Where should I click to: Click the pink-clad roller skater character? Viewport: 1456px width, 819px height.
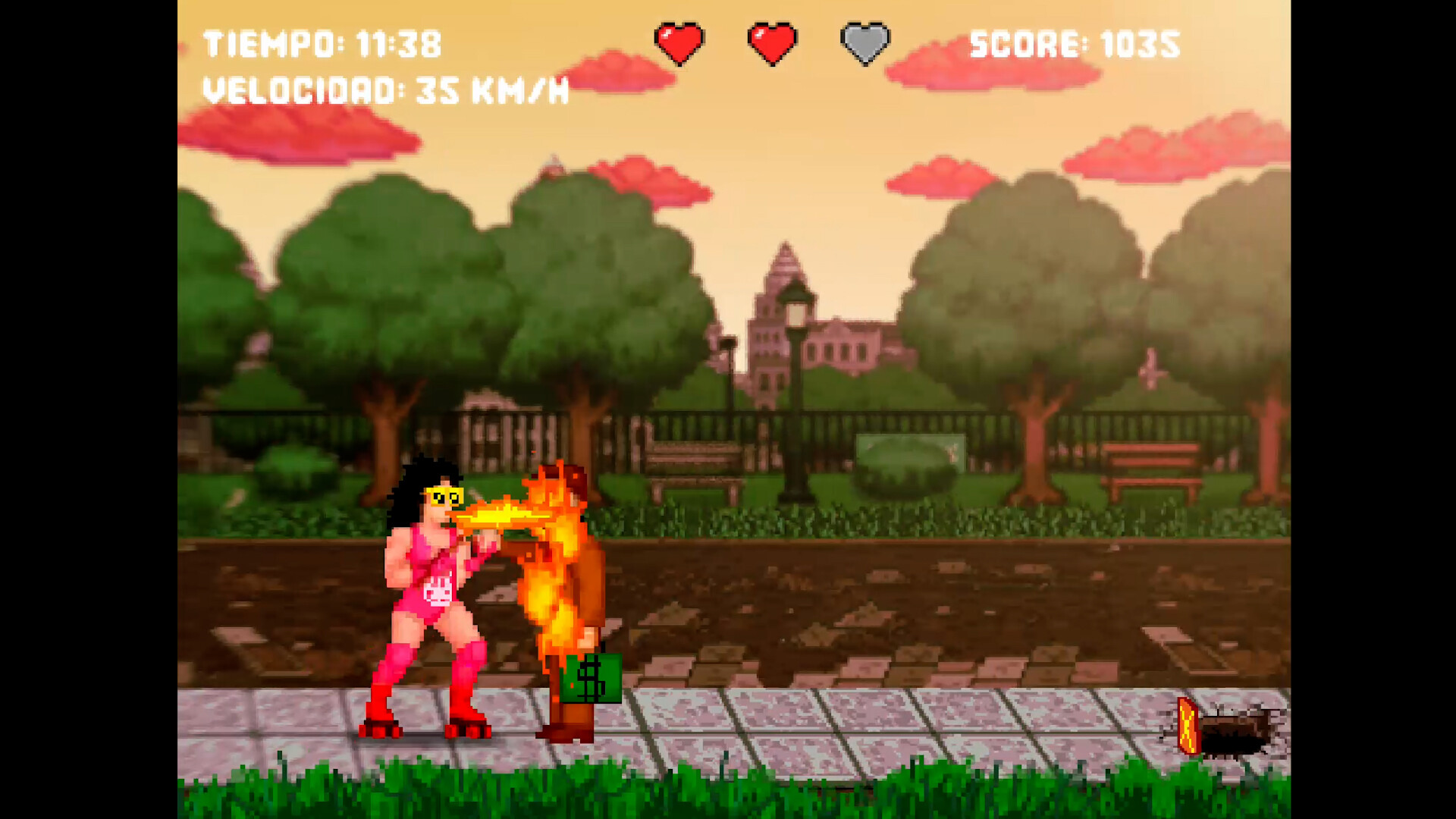425,591
